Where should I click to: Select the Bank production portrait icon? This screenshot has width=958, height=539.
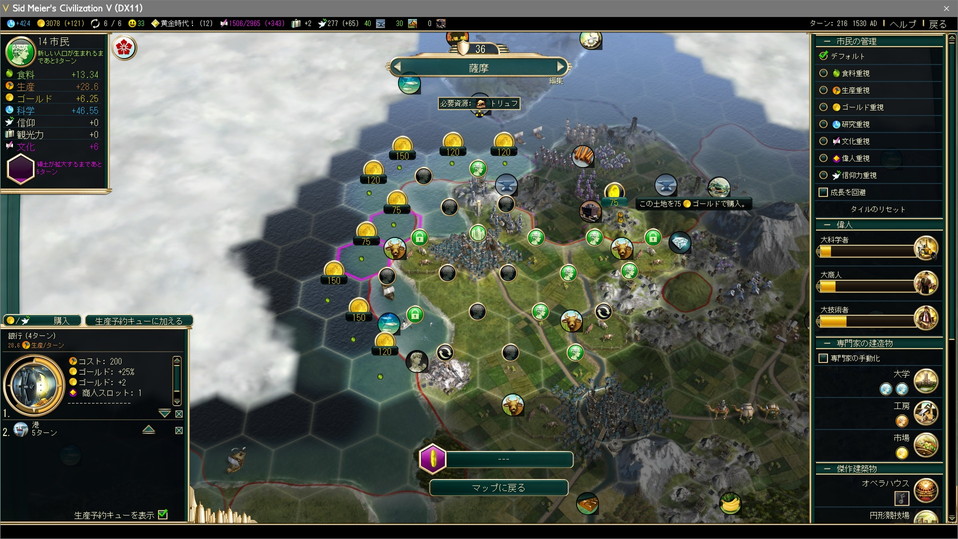(x=33, y=383)
